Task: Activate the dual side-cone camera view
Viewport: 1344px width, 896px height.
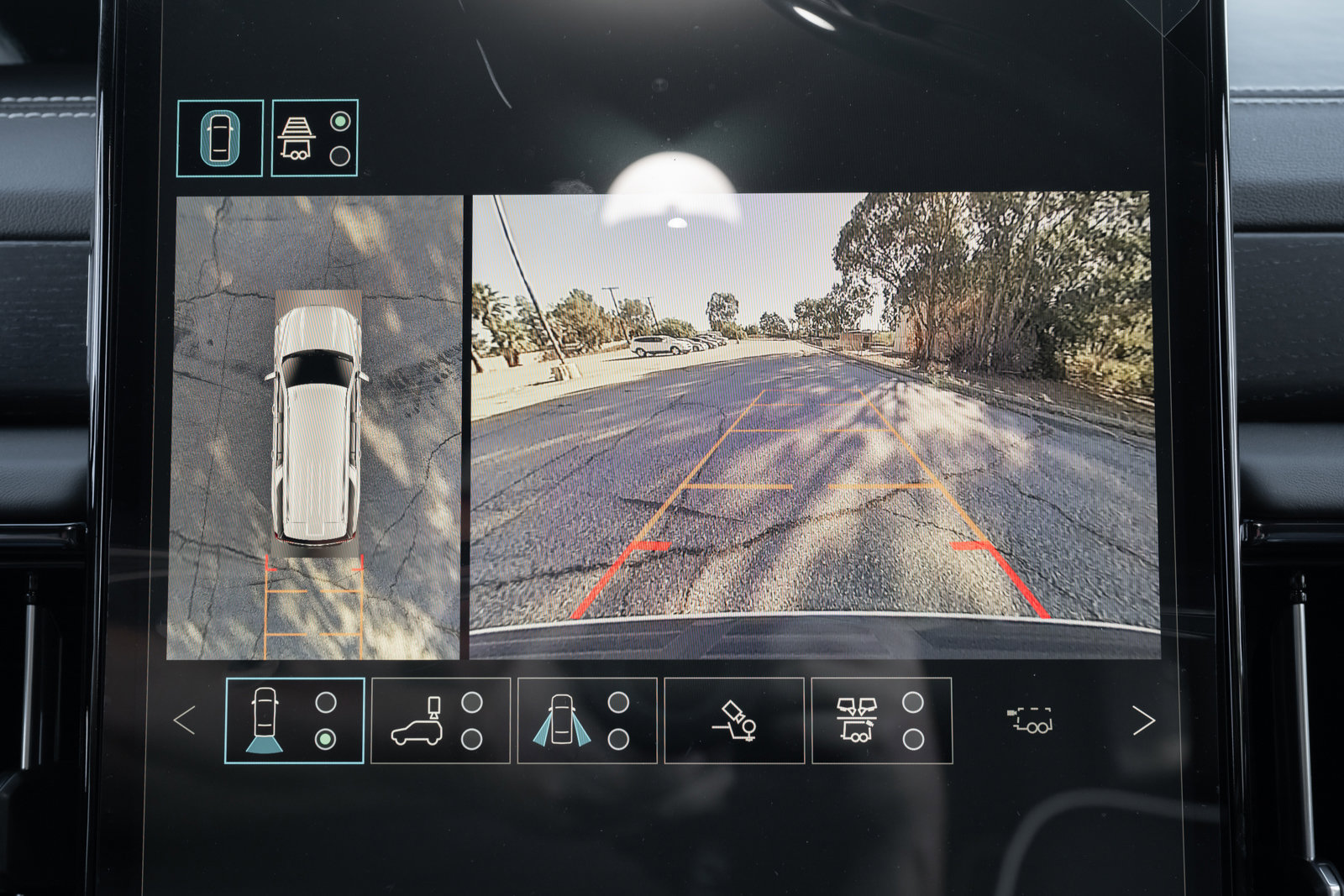Action: [586, 720]
